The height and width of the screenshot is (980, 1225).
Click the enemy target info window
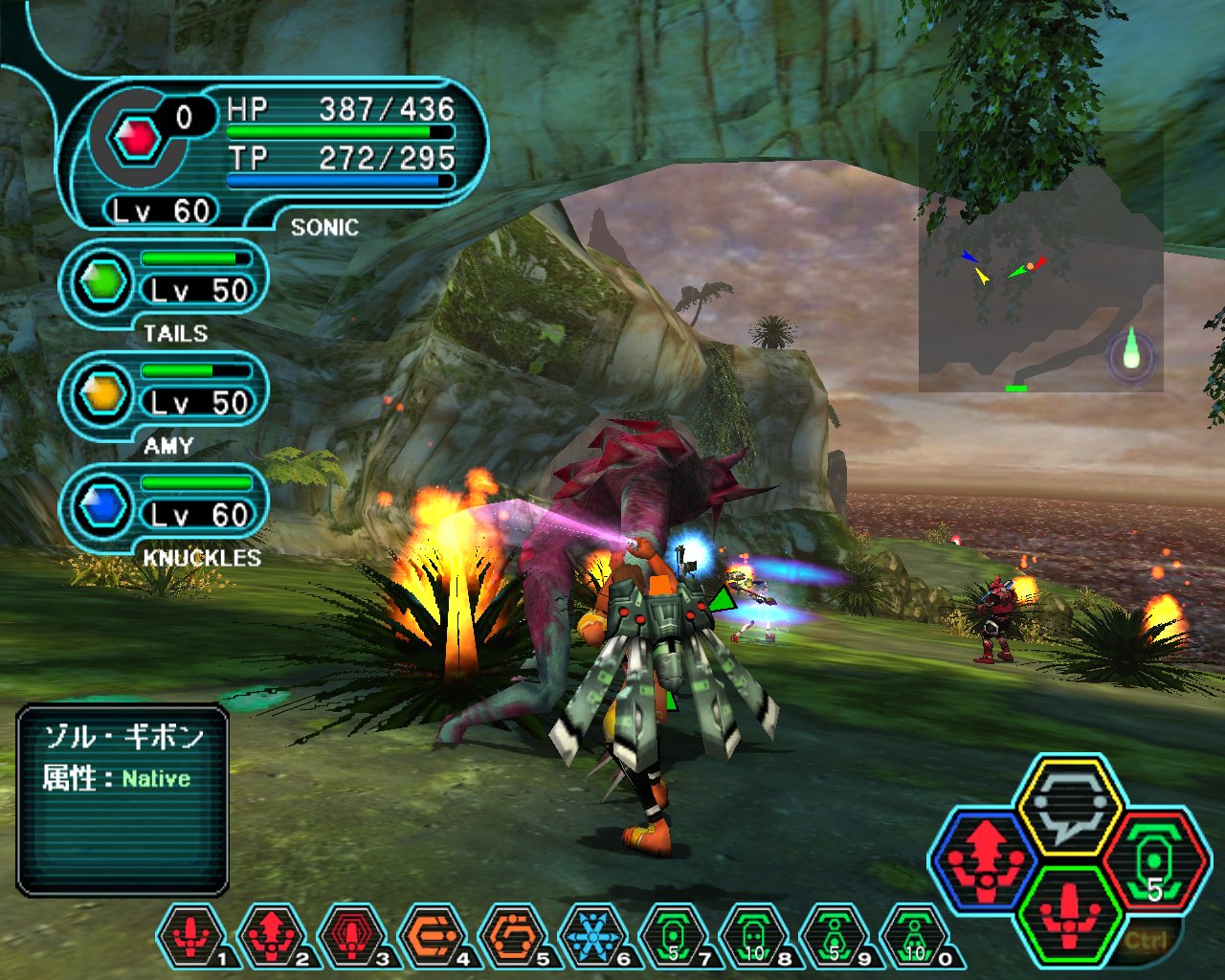122,799
